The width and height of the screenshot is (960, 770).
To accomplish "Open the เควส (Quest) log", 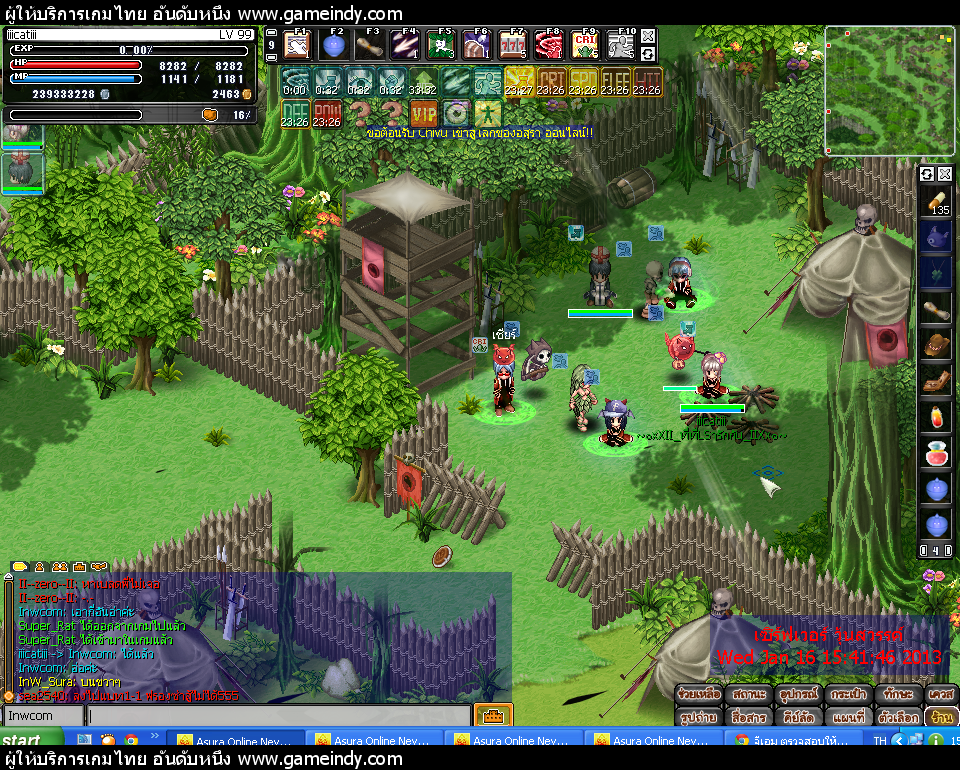I will 940,693.
